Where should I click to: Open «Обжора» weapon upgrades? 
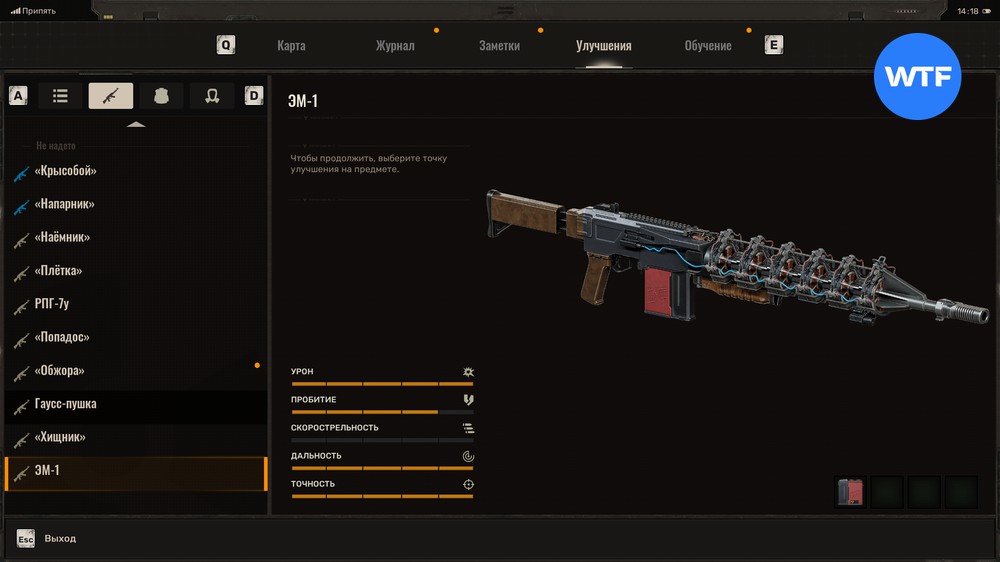tap(60, 371)
